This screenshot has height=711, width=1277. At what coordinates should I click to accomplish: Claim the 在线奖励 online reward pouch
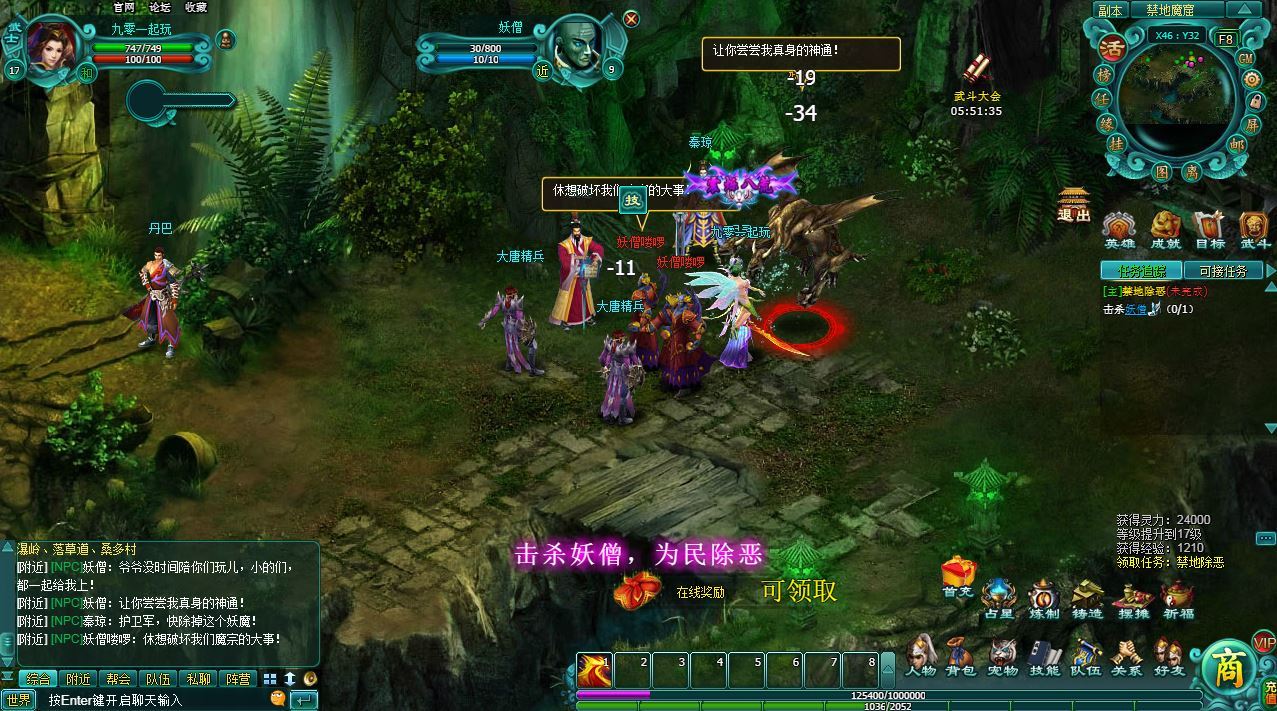tap(638, 590)
